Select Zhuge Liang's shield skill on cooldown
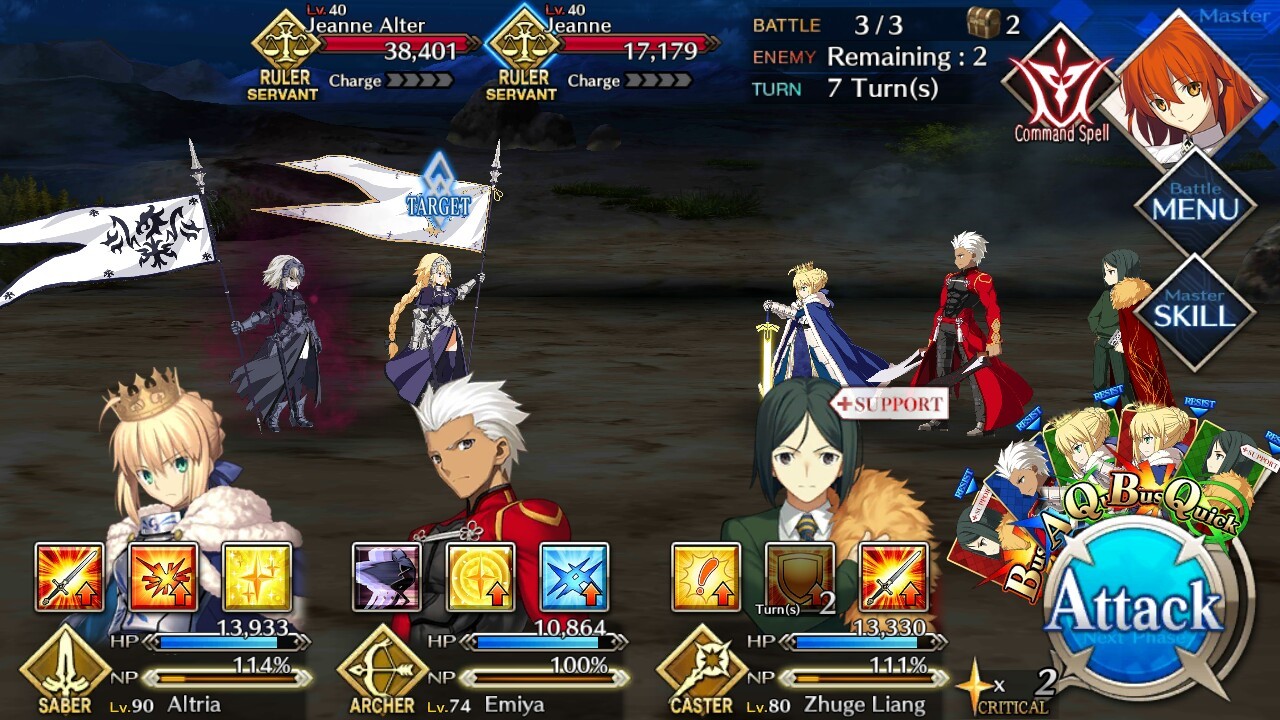Viewport: 1280px width, 720px height. tap(799, 577)
